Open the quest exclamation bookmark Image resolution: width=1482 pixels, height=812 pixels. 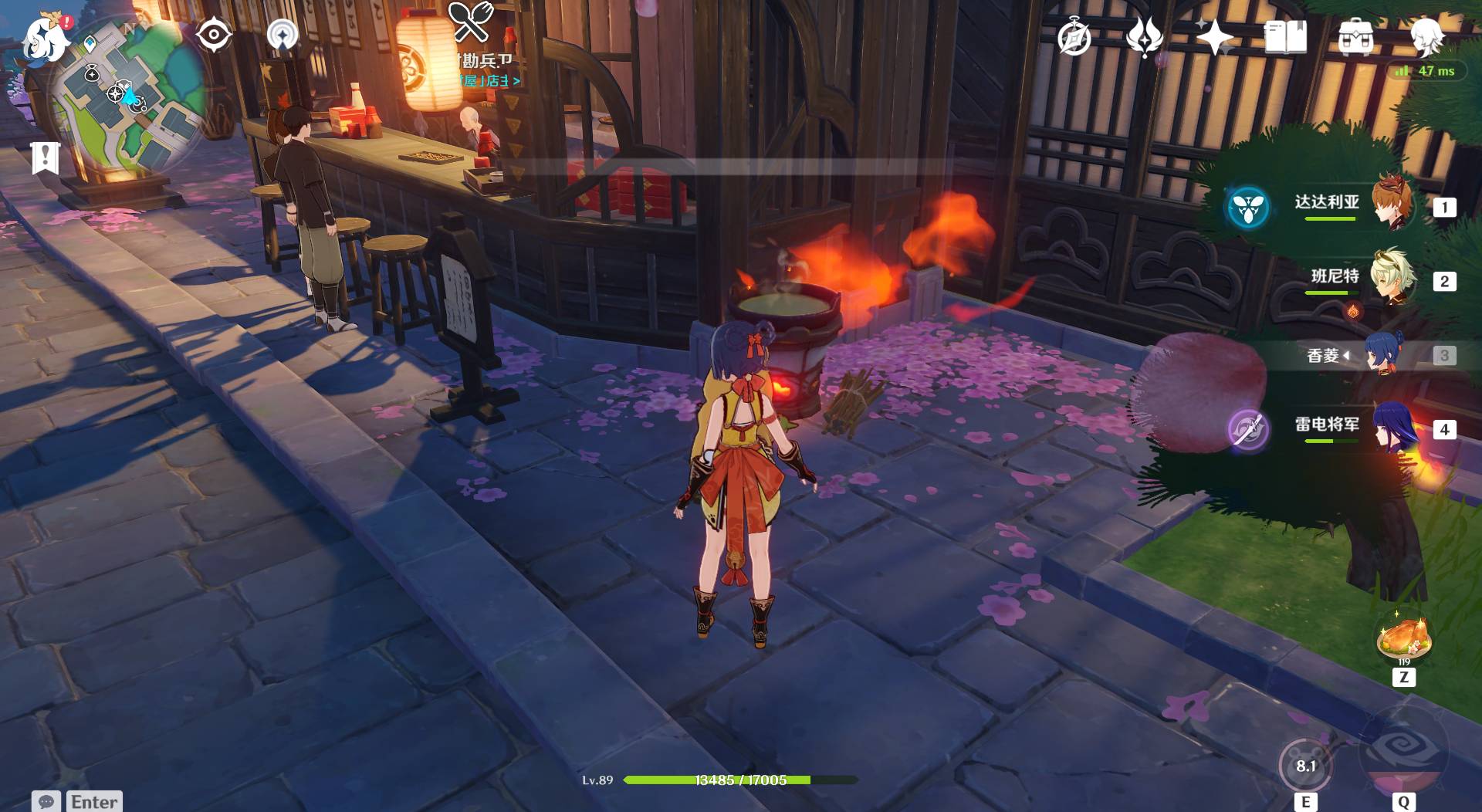[45, 157]
